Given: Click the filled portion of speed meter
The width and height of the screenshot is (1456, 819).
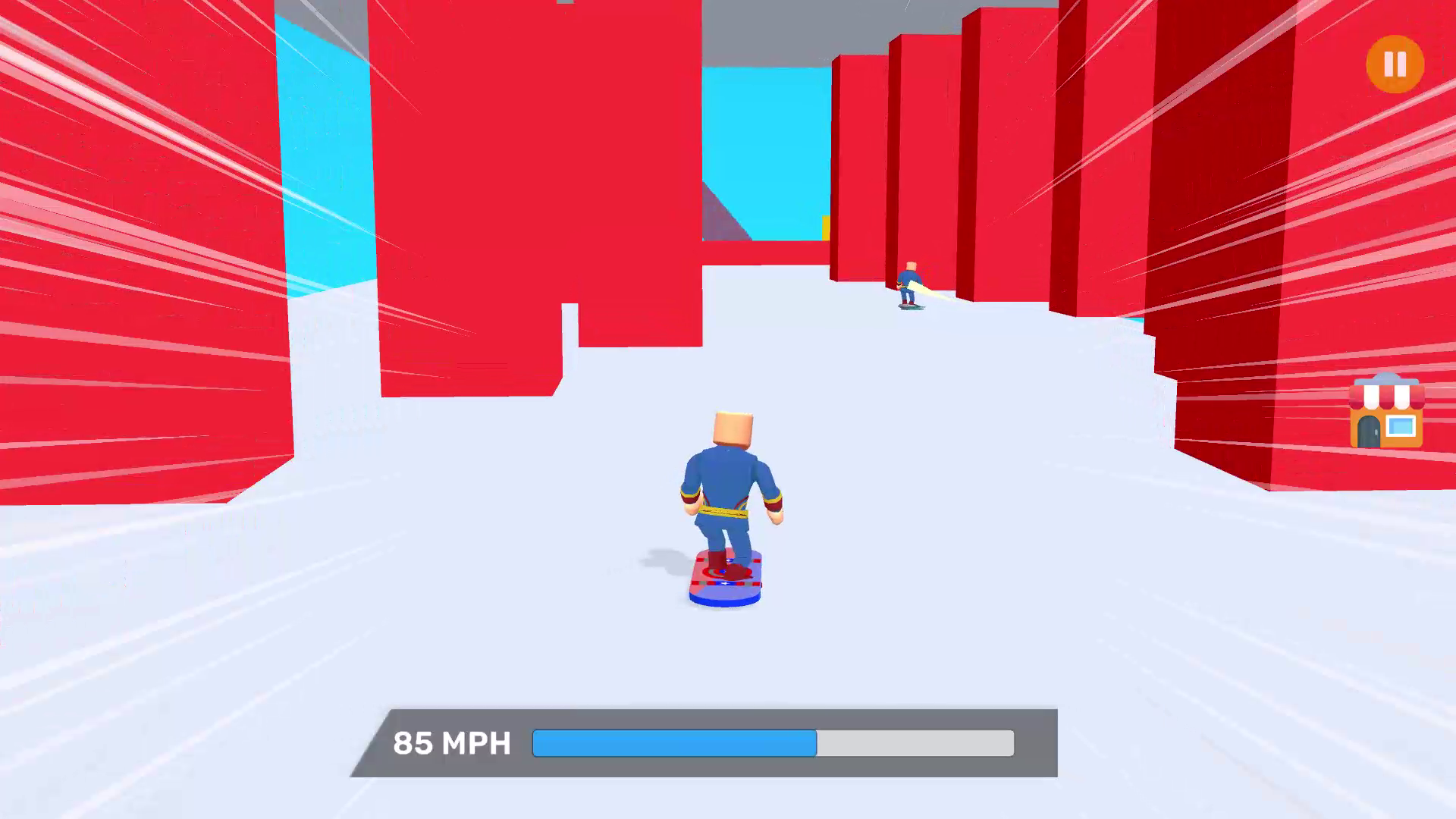Looking at the screenshot, I should pos(675,744).
